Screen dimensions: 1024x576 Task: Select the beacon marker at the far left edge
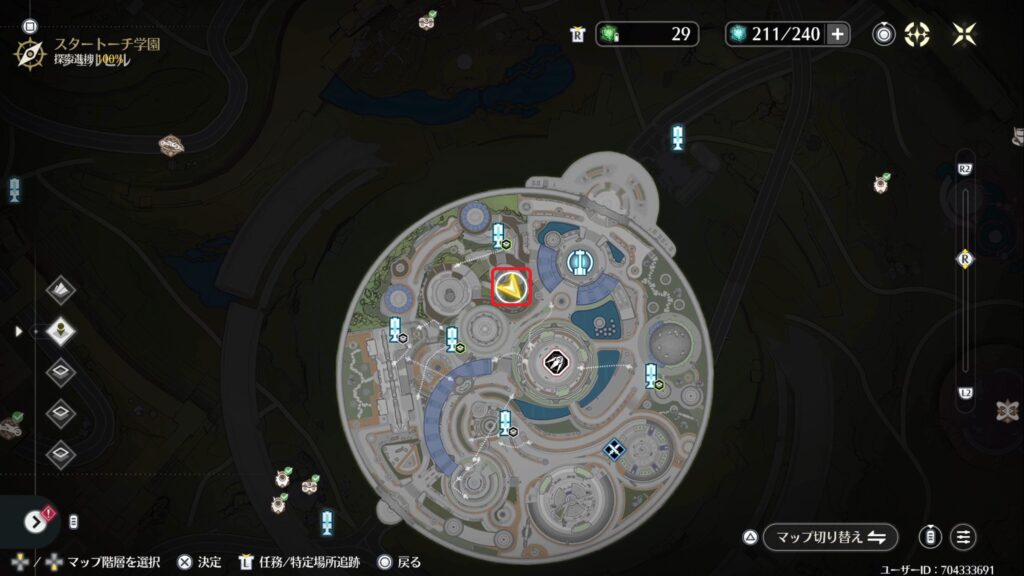click(x=14, y=188)
